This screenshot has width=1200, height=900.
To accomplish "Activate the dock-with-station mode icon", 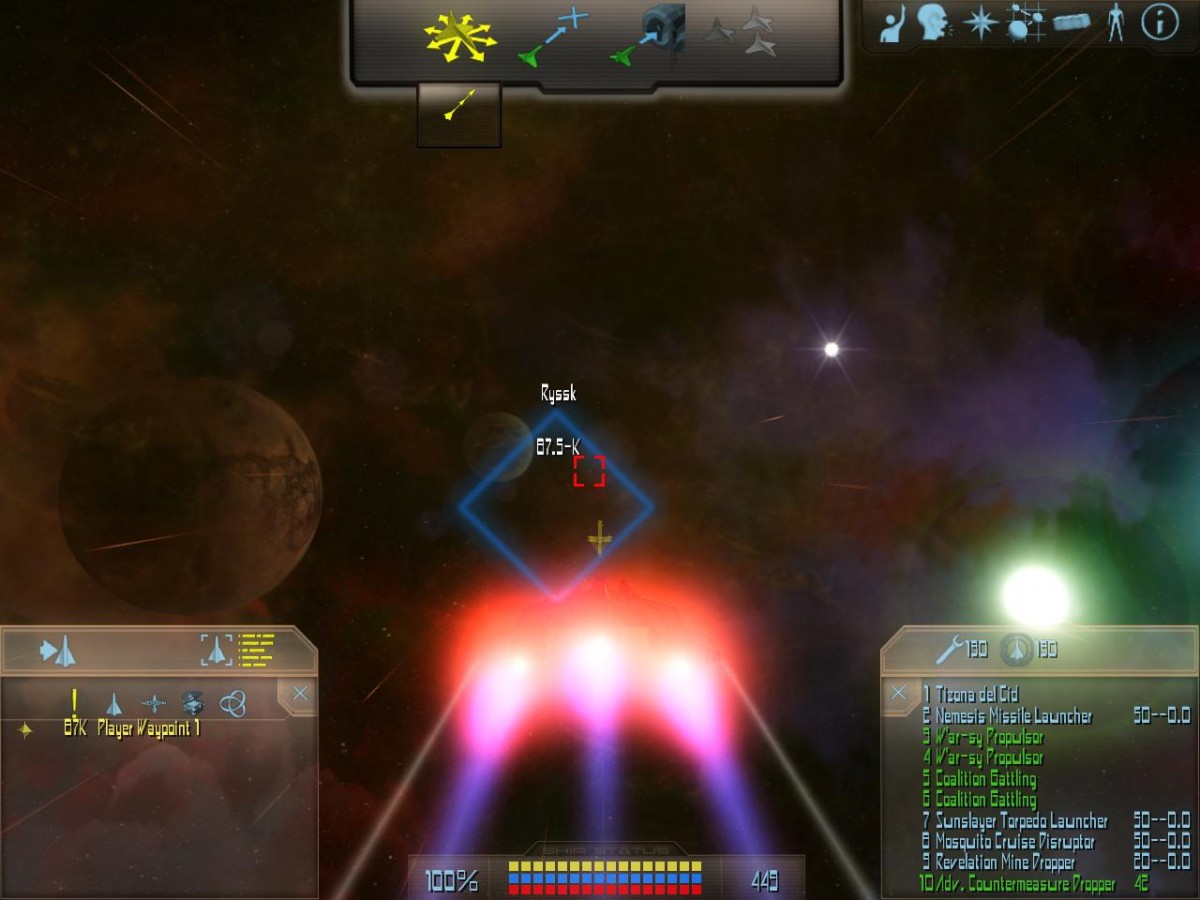I will [x=648, y=37].
